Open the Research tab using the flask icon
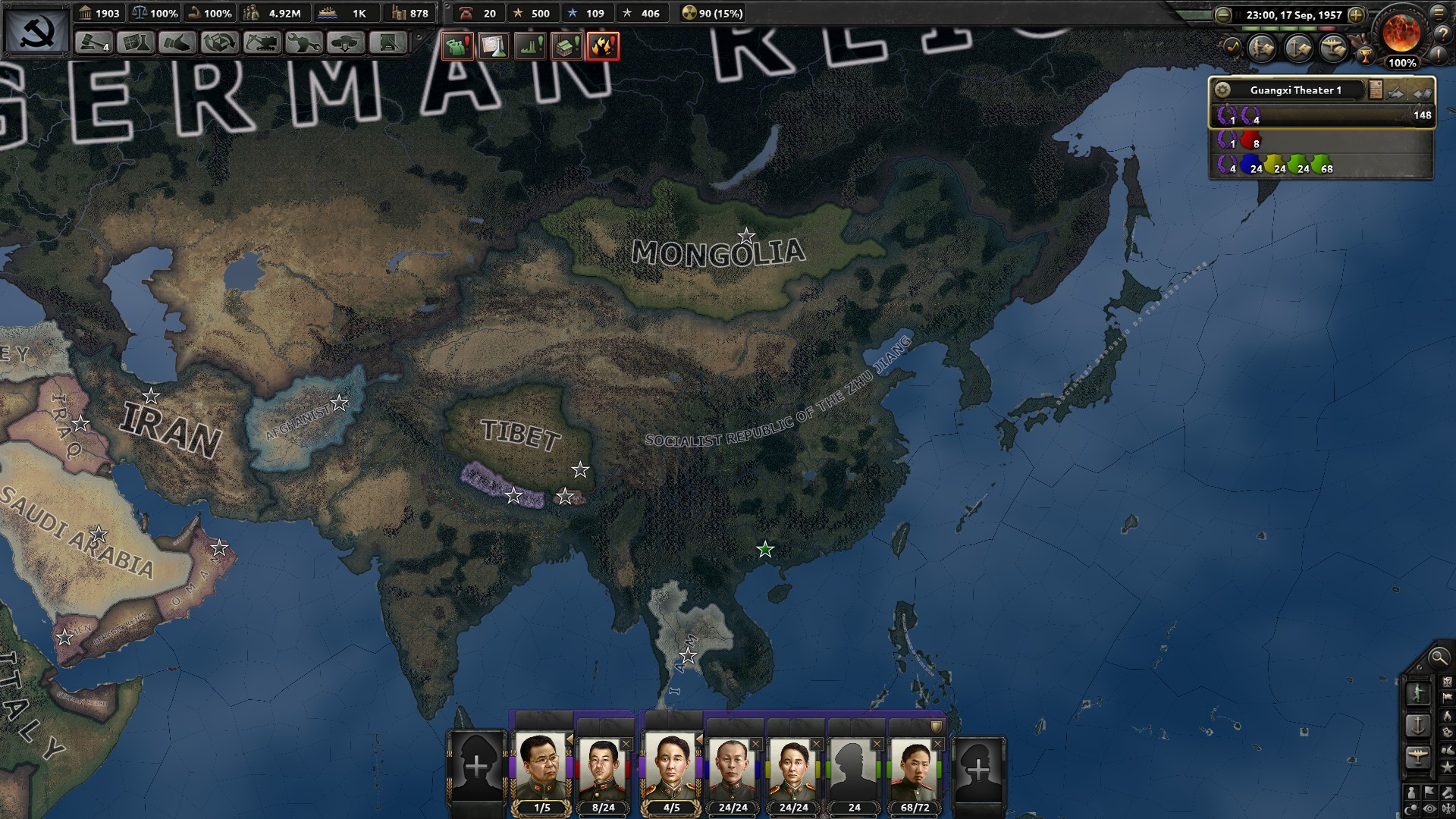Viewport: 1456px width, 819px height. 134,42
